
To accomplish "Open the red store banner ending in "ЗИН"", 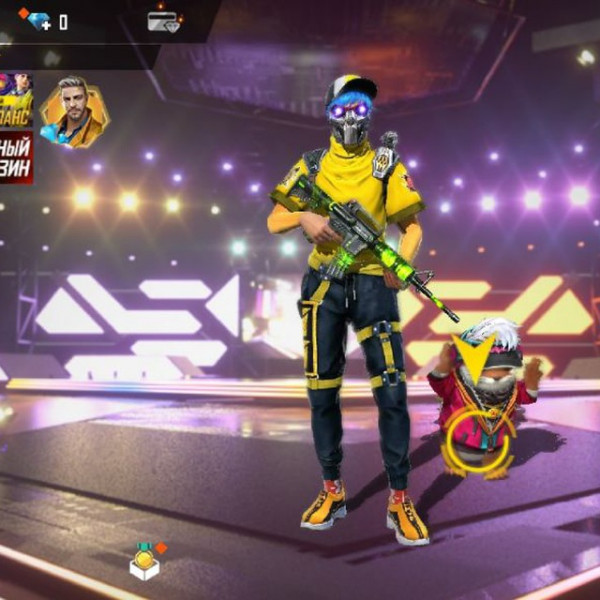I will coord(16,156).
